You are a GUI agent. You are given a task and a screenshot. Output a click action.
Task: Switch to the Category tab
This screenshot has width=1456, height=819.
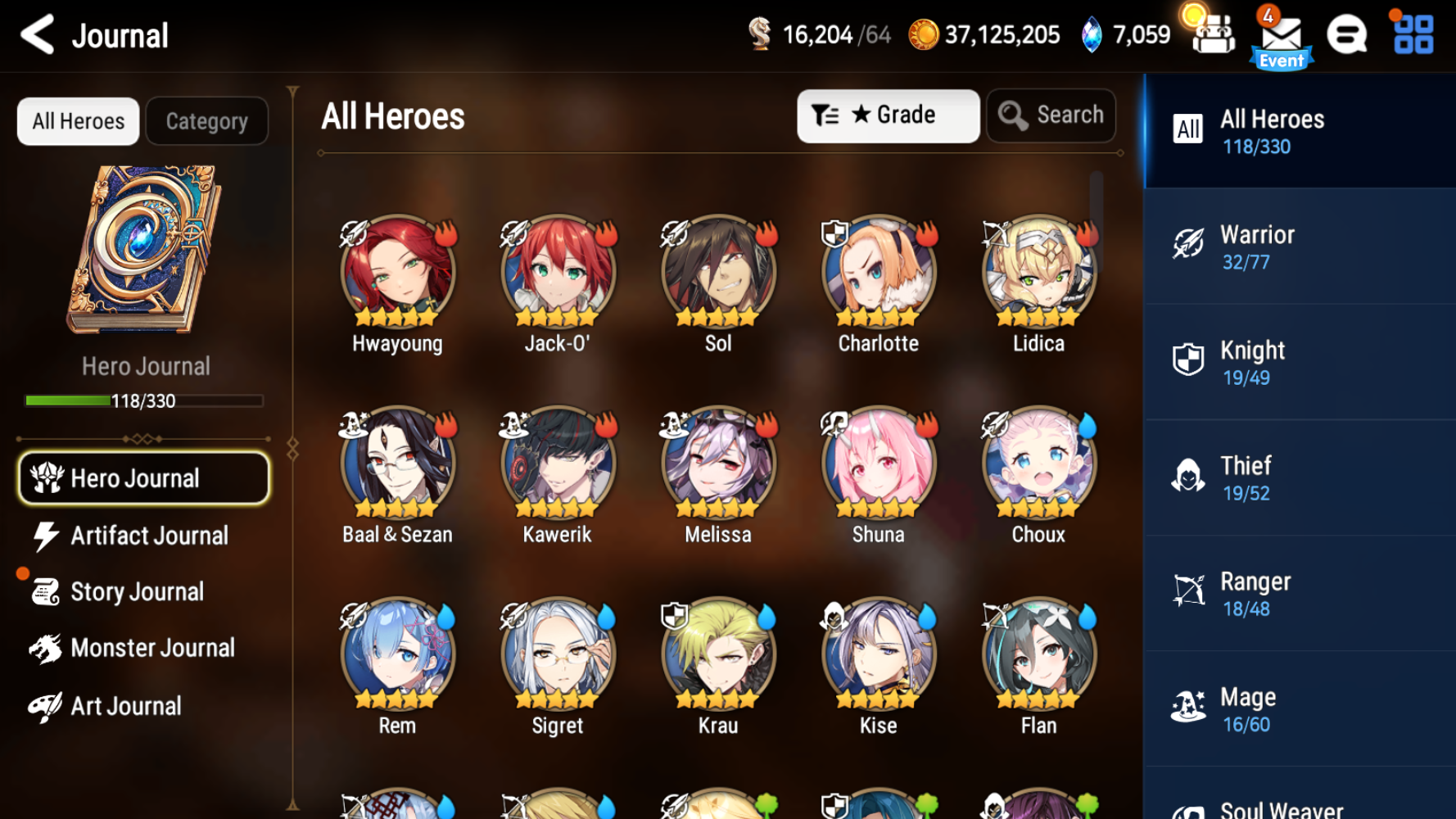(x=206, y=120)
